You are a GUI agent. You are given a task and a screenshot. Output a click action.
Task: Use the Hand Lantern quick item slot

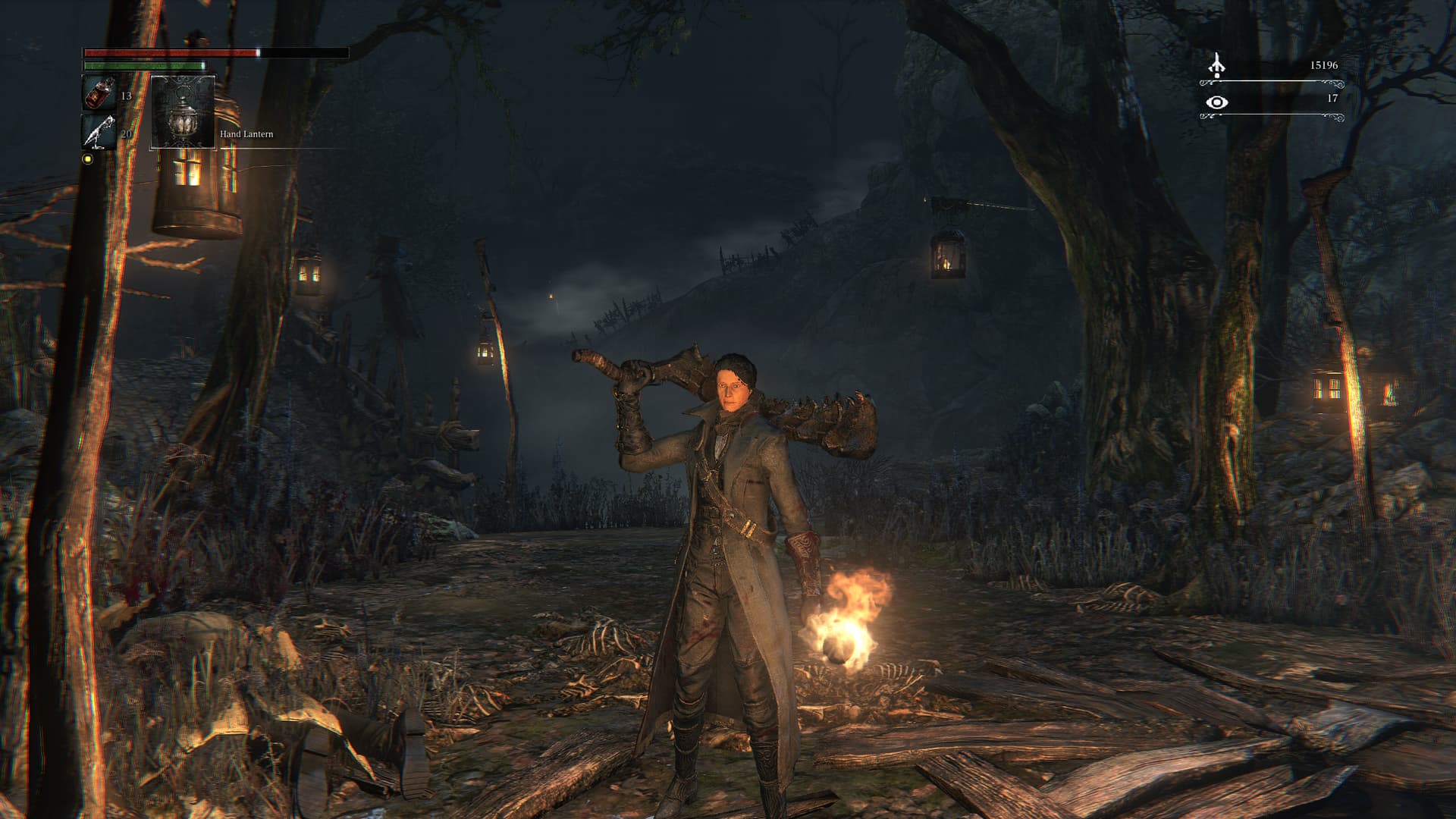coord(184,112)
